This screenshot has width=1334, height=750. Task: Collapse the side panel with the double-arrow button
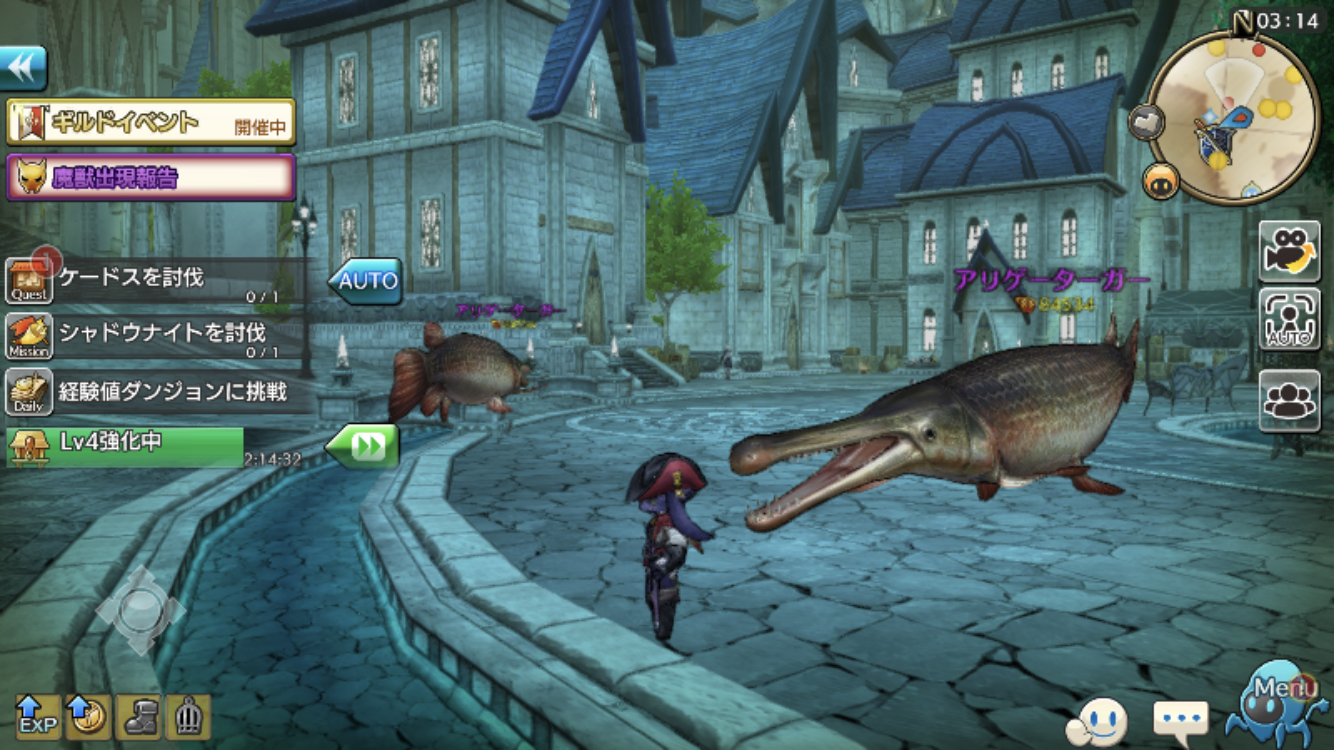(x=24, y=68)
